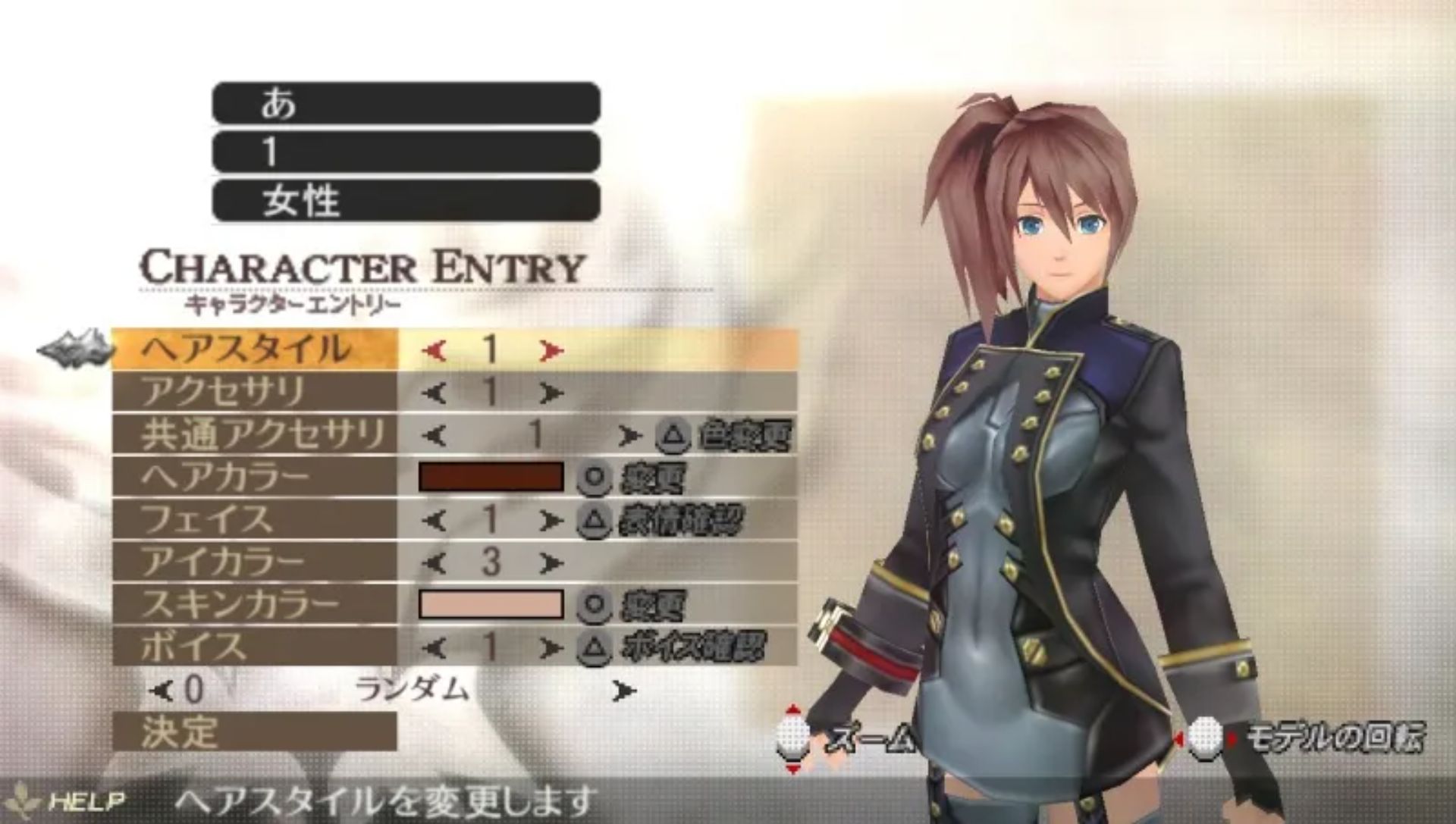Select the 共通アクセサリ menu row
Viewport: 1456px width, 824px height.
click(x=254, y=434)
